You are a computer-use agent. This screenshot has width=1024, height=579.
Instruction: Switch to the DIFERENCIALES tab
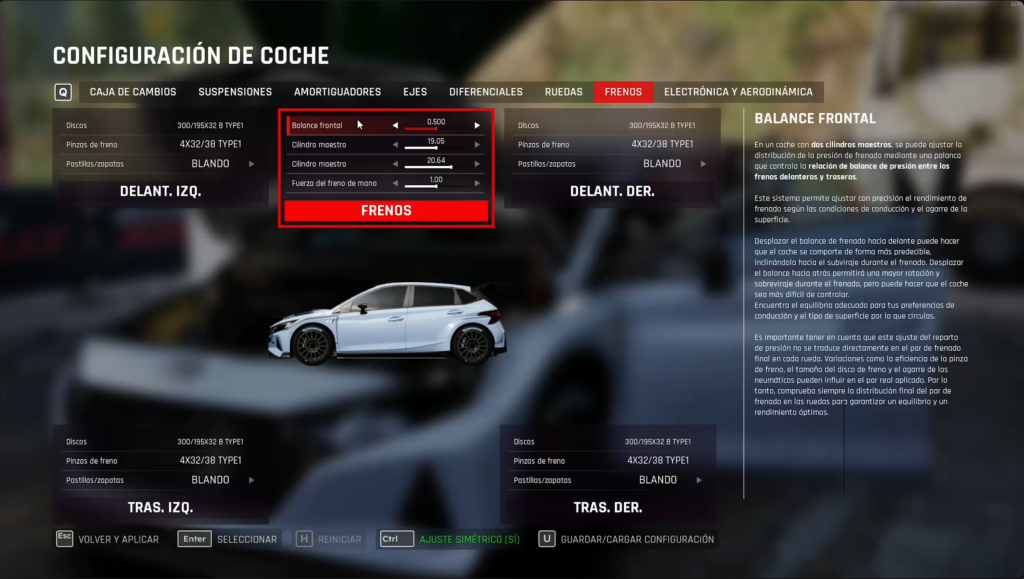pyautogui.click(x=486, y=92)
